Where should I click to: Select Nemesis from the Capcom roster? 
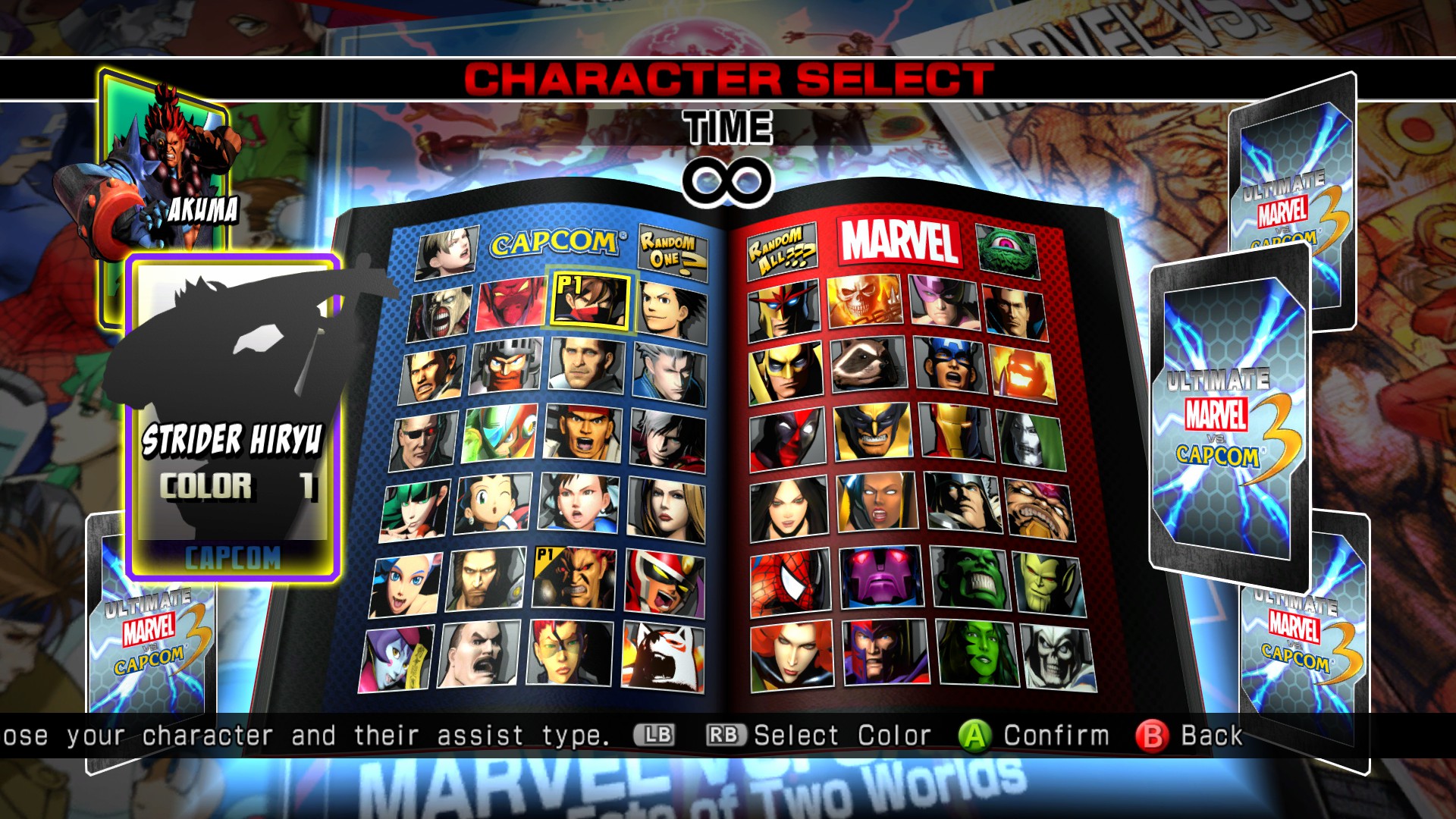coord(438,312)
